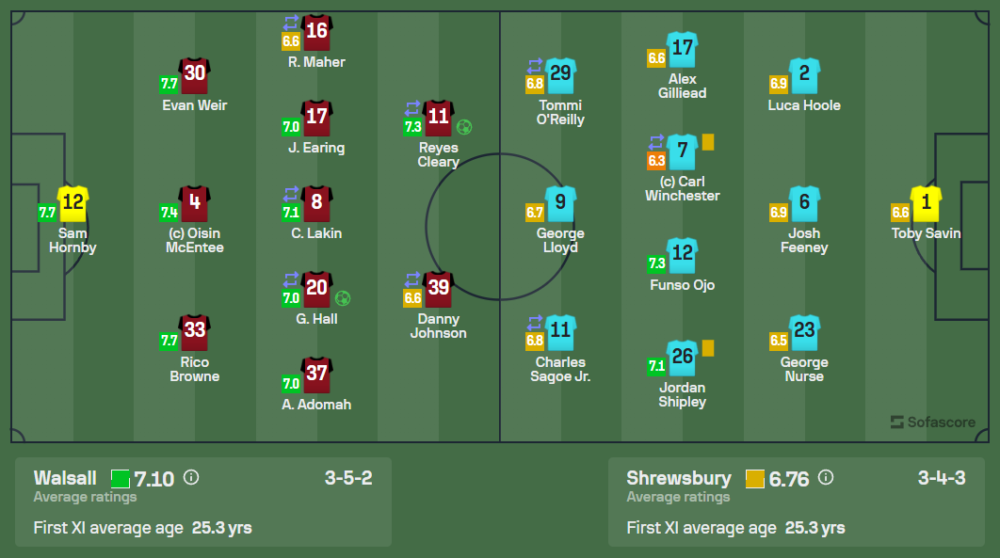The image size is (1000, 558).
Task: Show info for Walsall average rating
Action: 191,478
